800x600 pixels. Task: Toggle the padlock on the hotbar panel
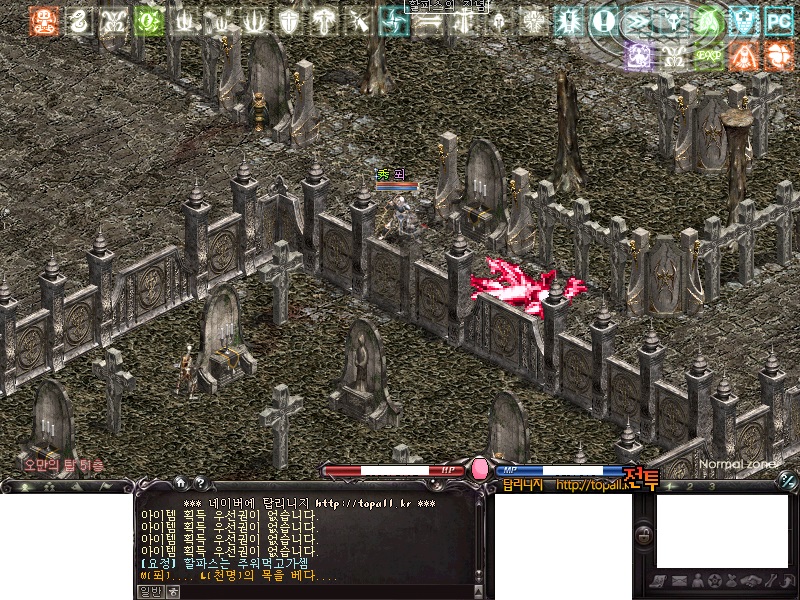coord(644,536)
